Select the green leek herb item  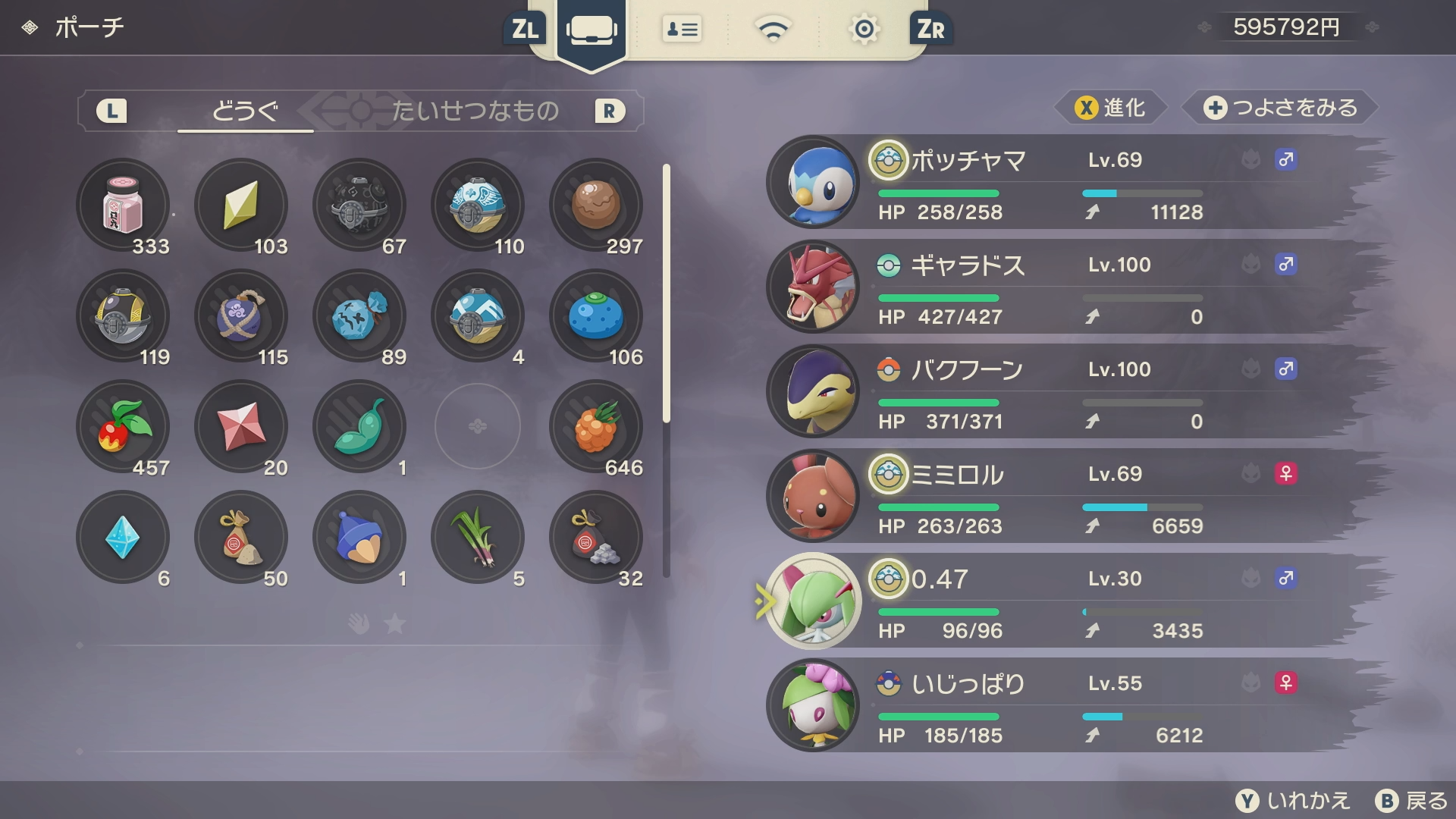(478, 537)
